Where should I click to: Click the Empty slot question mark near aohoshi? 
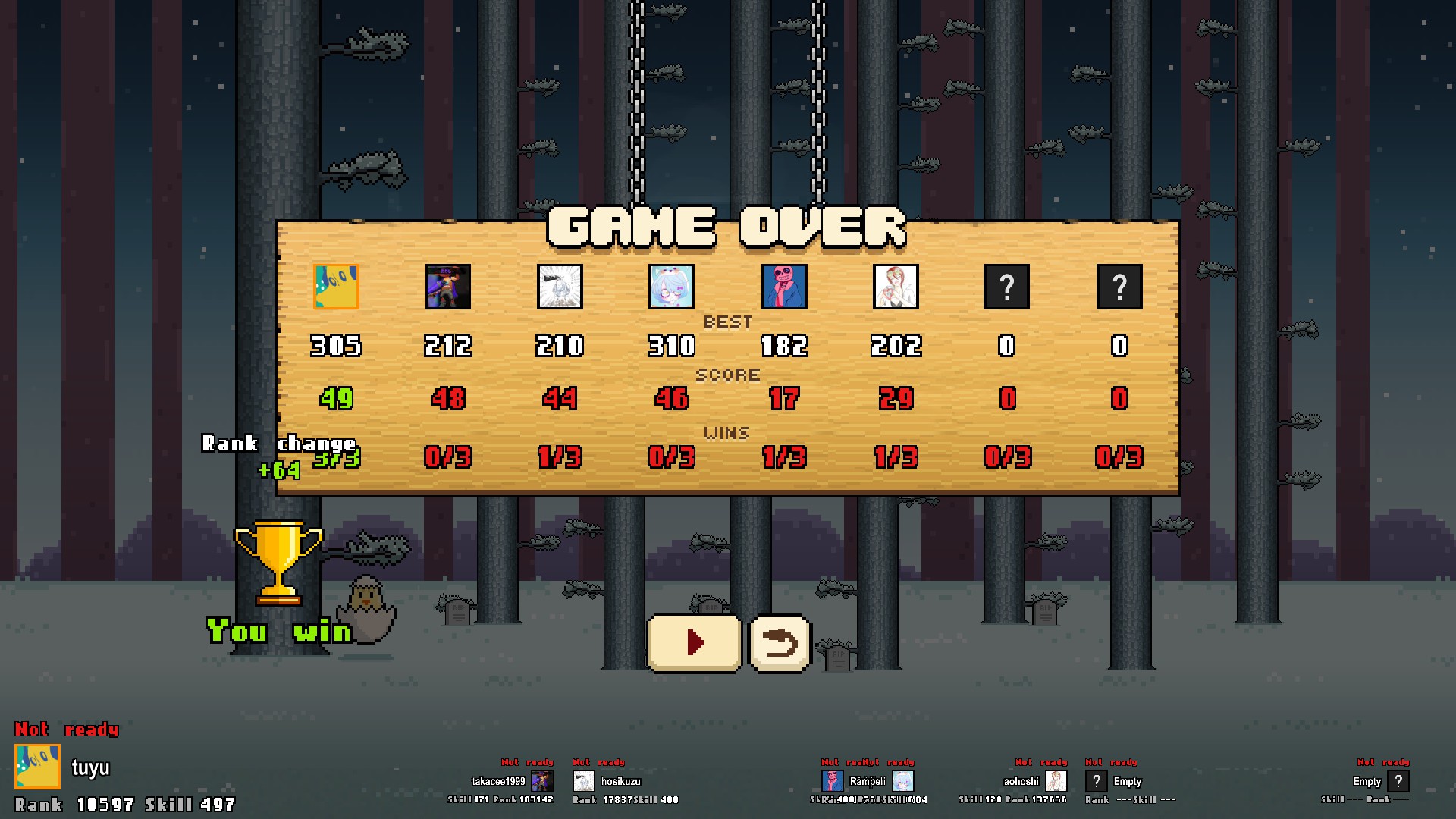tap(1098, 781)
